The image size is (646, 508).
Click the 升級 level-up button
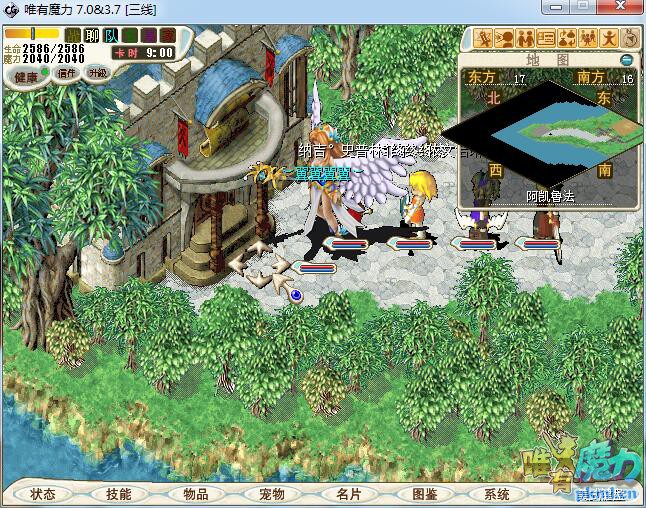tap(98, 73)
